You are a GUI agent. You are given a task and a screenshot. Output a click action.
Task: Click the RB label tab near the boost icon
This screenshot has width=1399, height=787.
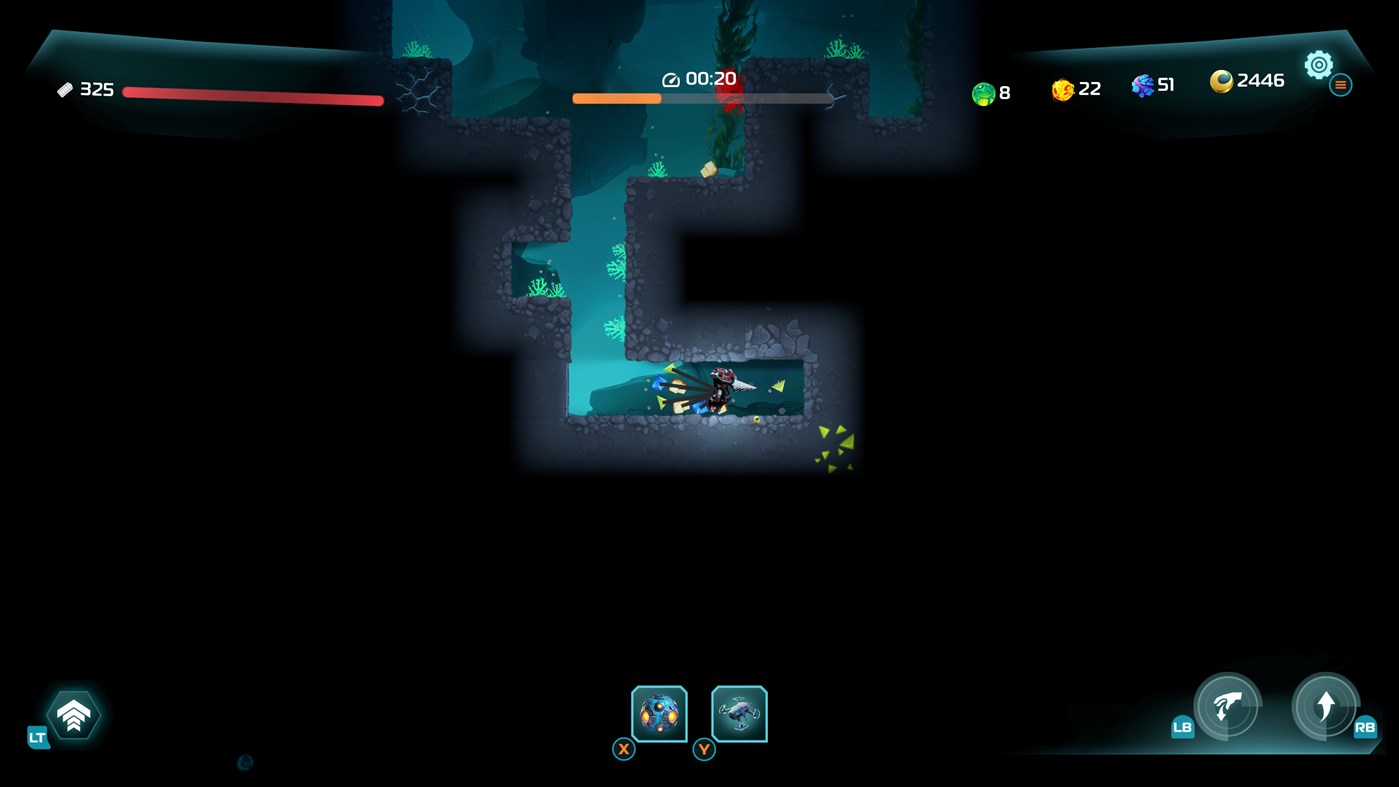pyautogui.click(x=1368, y=729)
